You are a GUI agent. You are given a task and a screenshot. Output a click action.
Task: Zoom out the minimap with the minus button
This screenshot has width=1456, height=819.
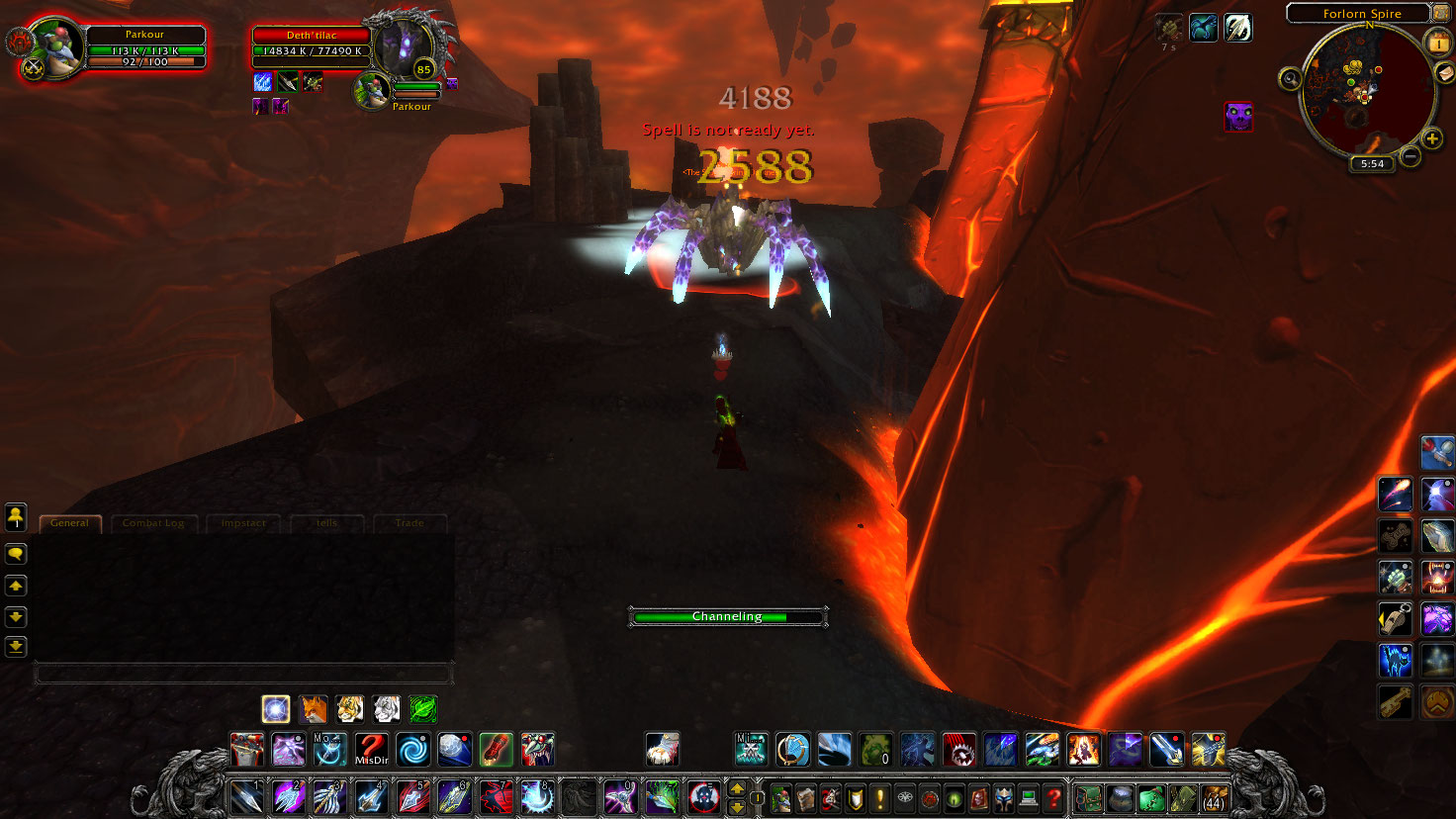[1410, 155]
